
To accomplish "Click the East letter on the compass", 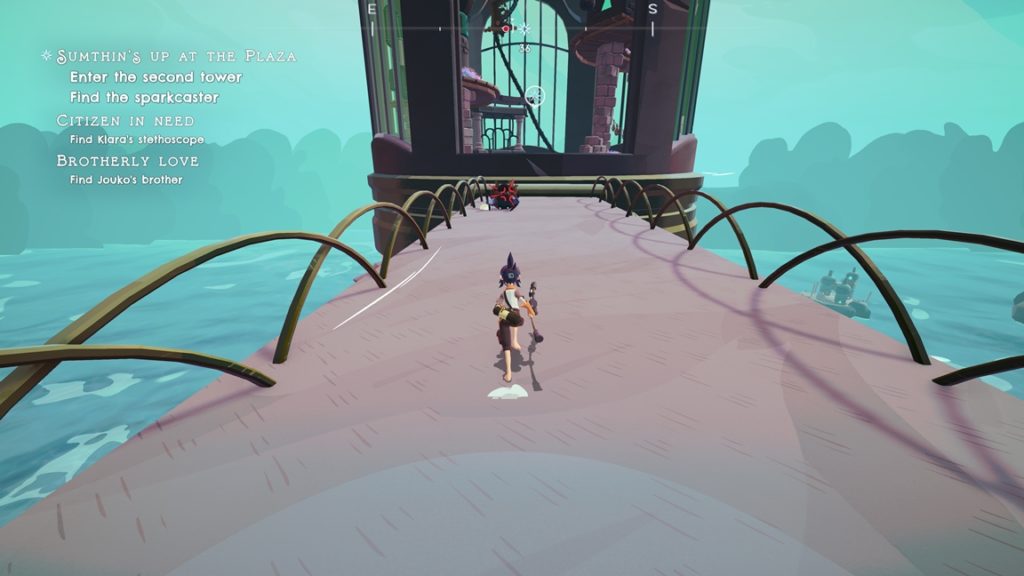I will point(372,9).
